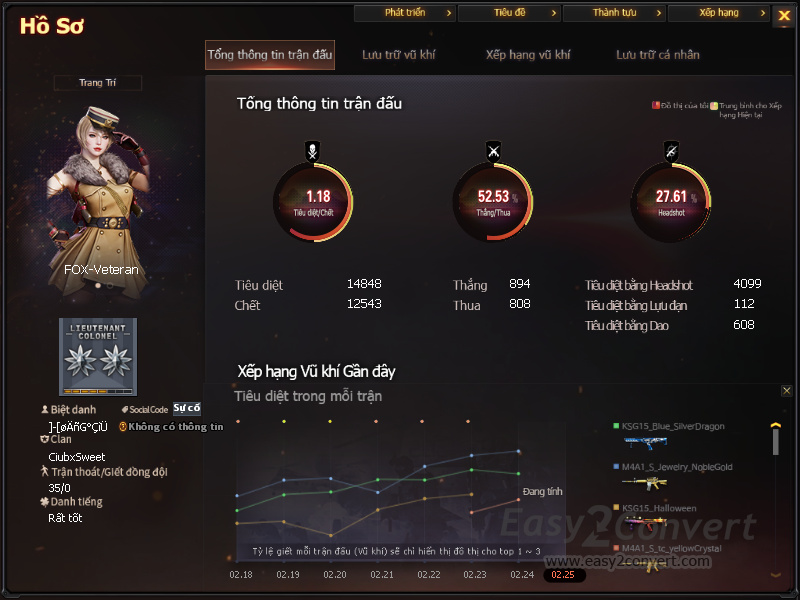Go to the Lưu trữ cá nhân tab
This screenshot has height=600, width=800.
click(658, 55)
